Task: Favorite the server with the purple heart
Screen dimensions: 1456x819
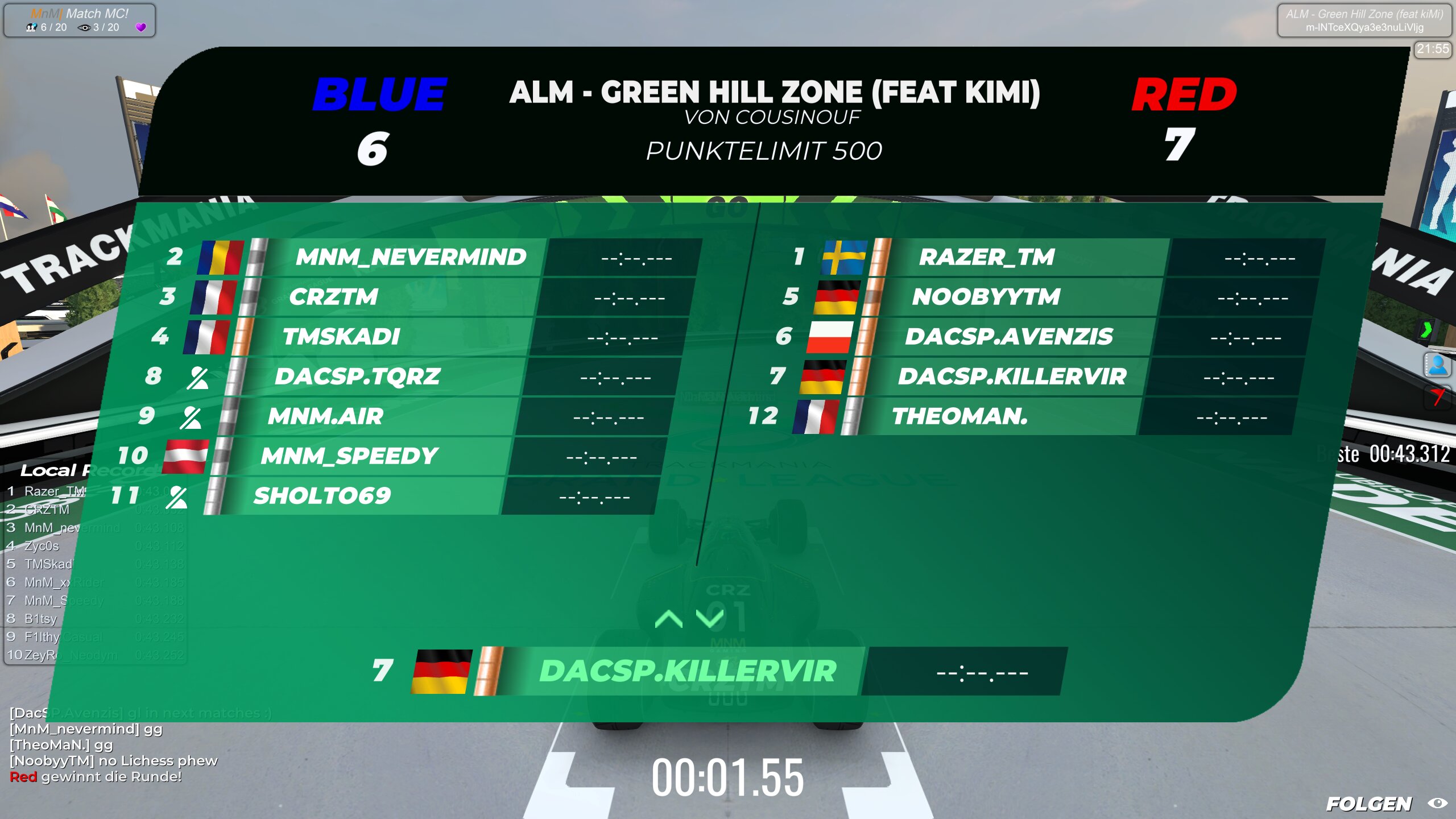Action: [141, 27]
